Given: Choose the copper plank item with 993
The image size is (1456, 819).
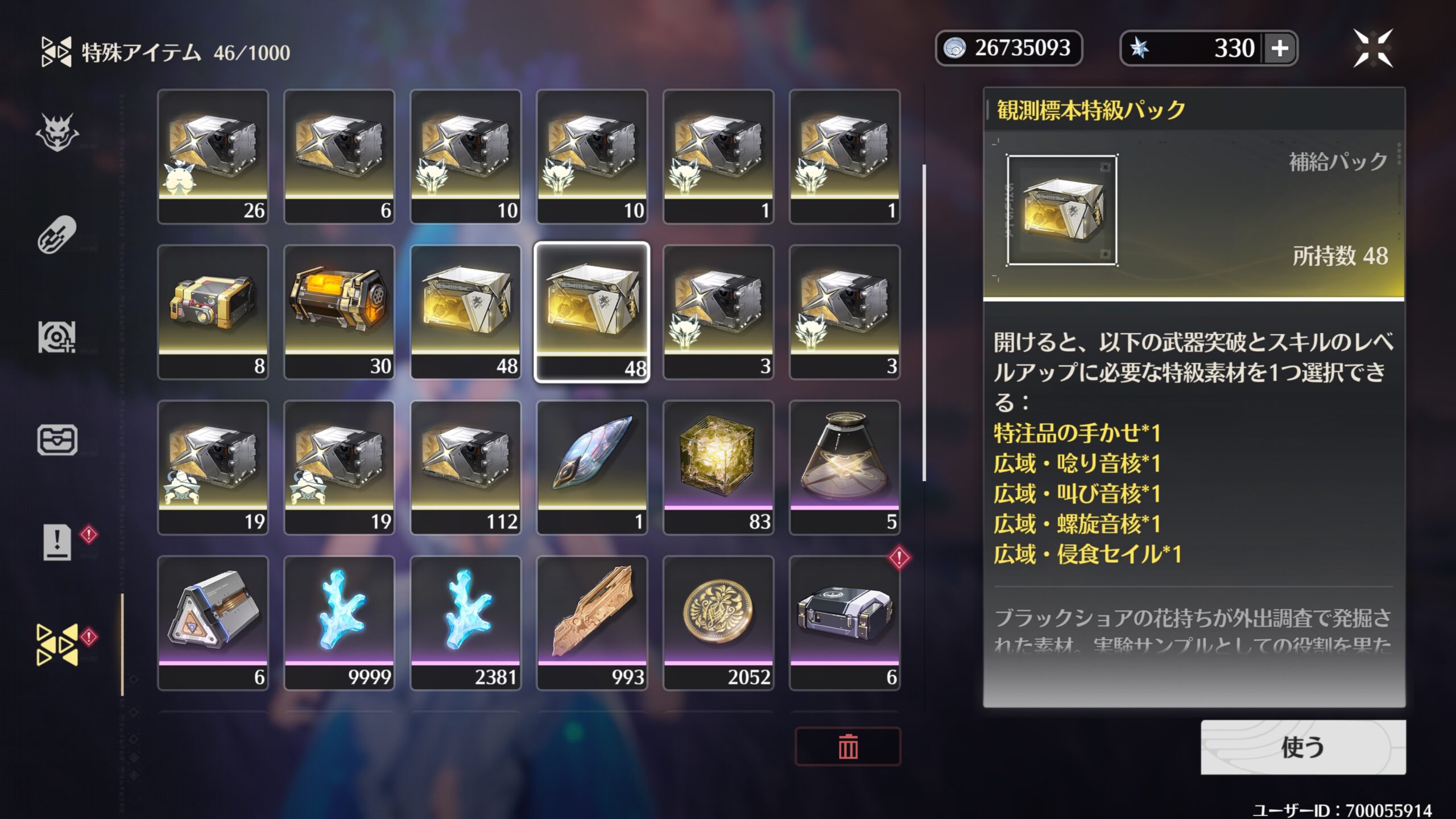Looking at the screenshot, I should point(591,623).
